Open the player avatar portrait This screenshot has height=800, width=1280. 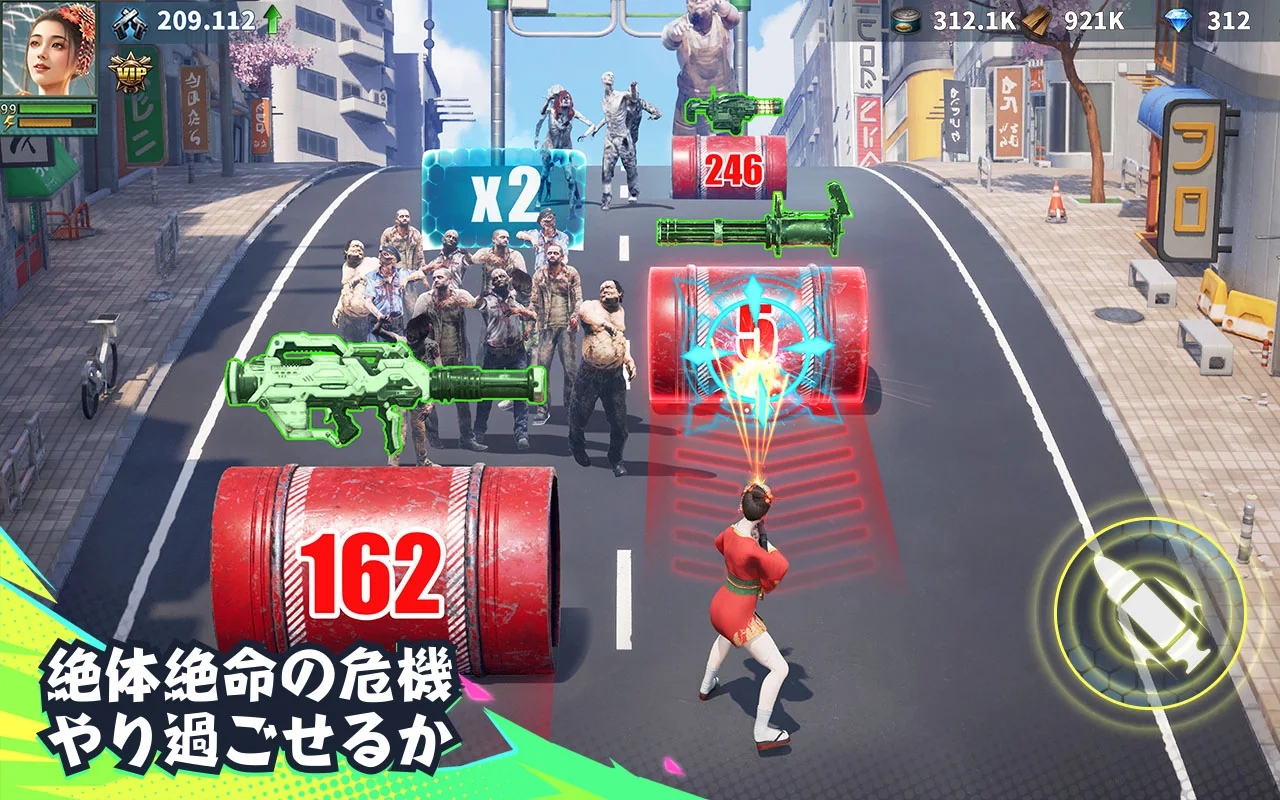coord(50,50)
